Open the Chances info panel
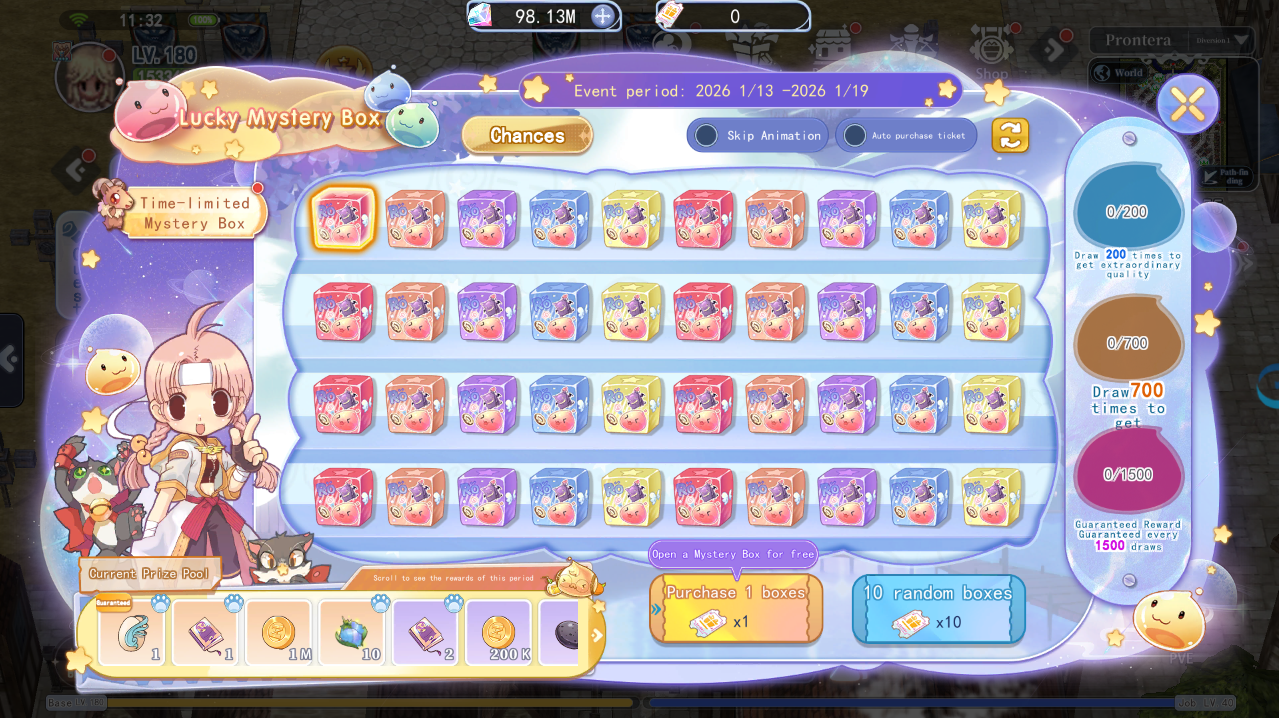The image size is (1279, 718). 527,136
